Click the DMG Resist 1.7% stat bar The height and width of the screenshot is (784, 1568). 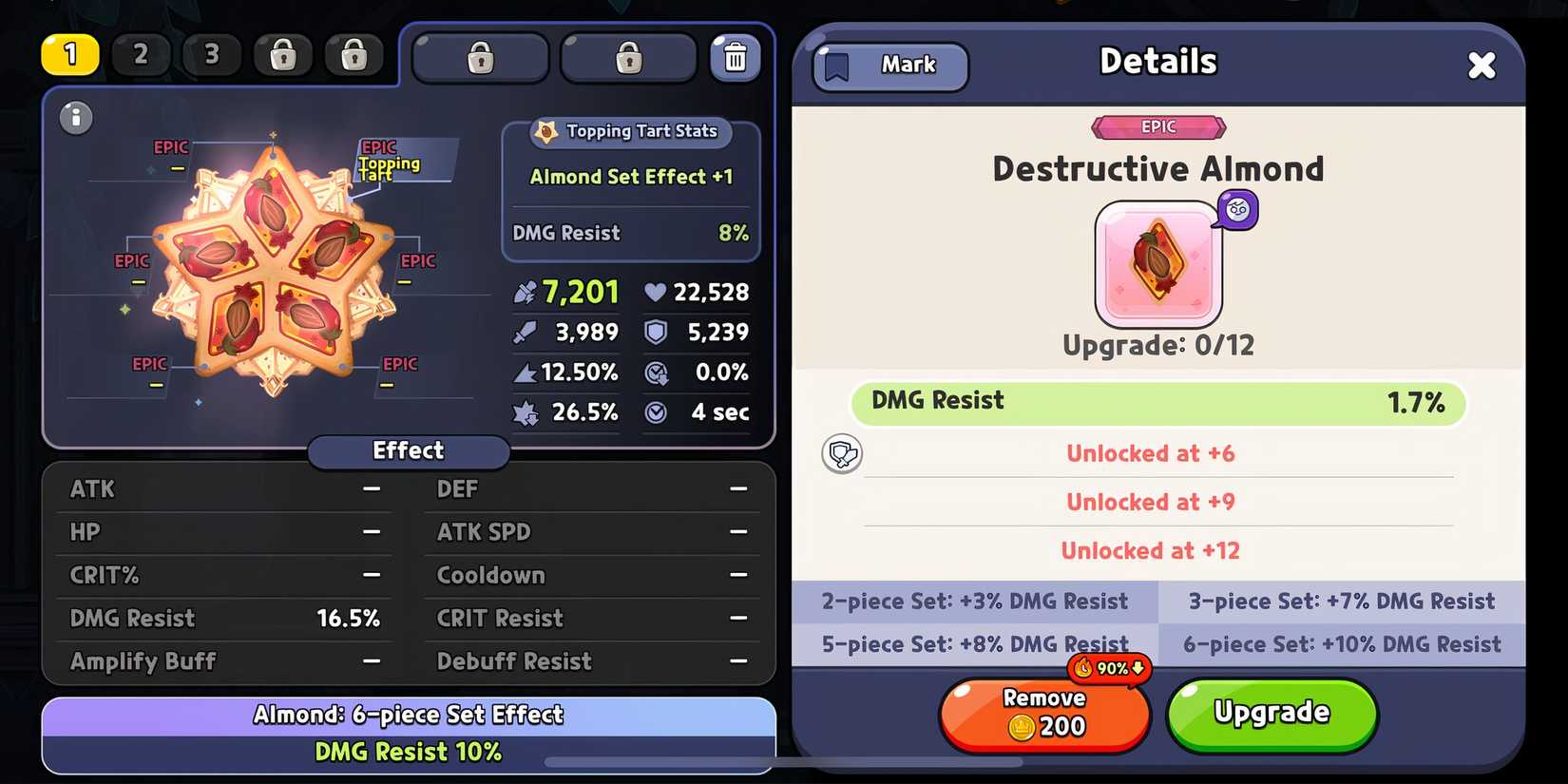[1157, 403]
